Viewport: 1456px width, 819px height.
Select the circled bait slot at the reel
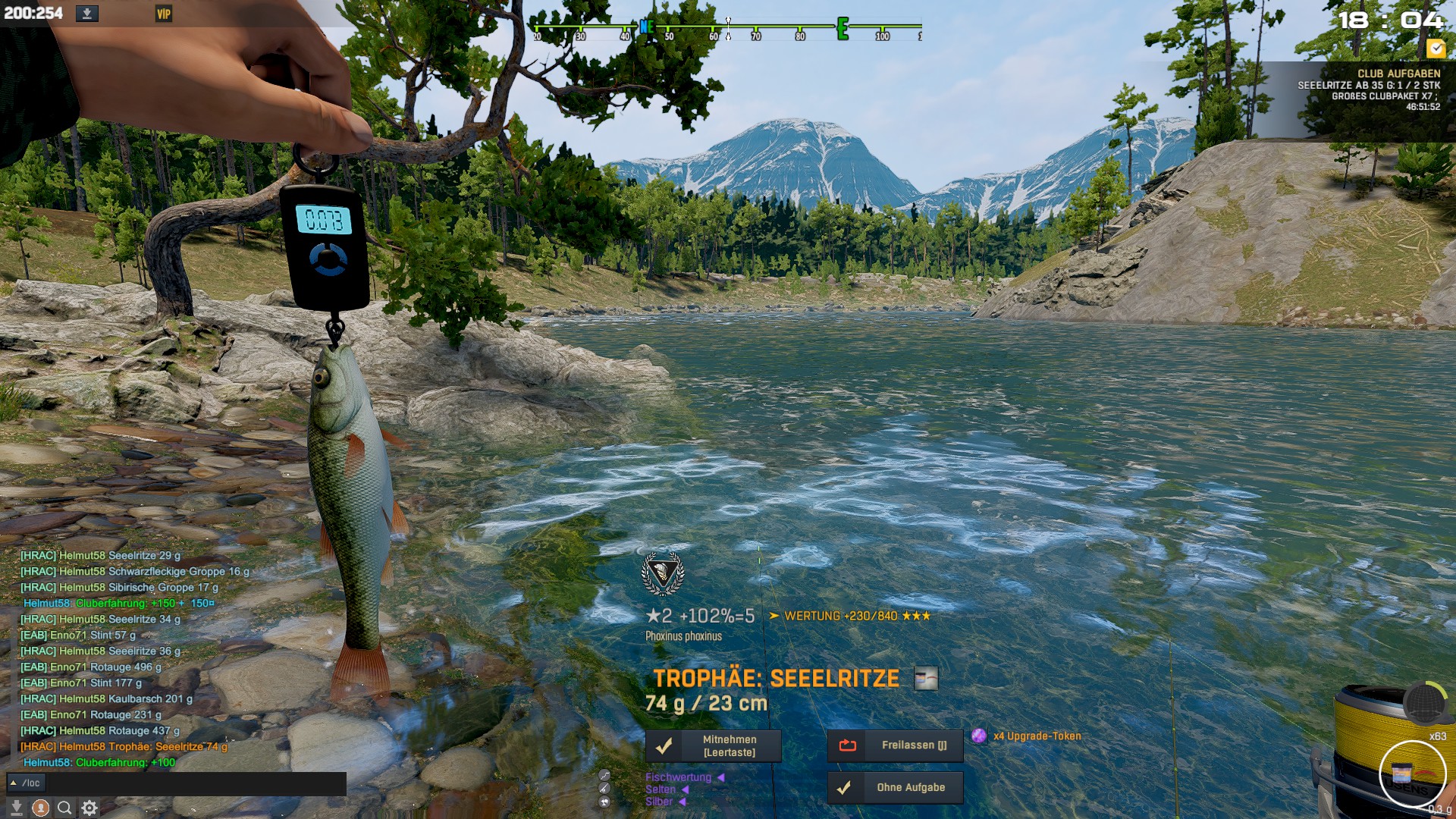1411,773
